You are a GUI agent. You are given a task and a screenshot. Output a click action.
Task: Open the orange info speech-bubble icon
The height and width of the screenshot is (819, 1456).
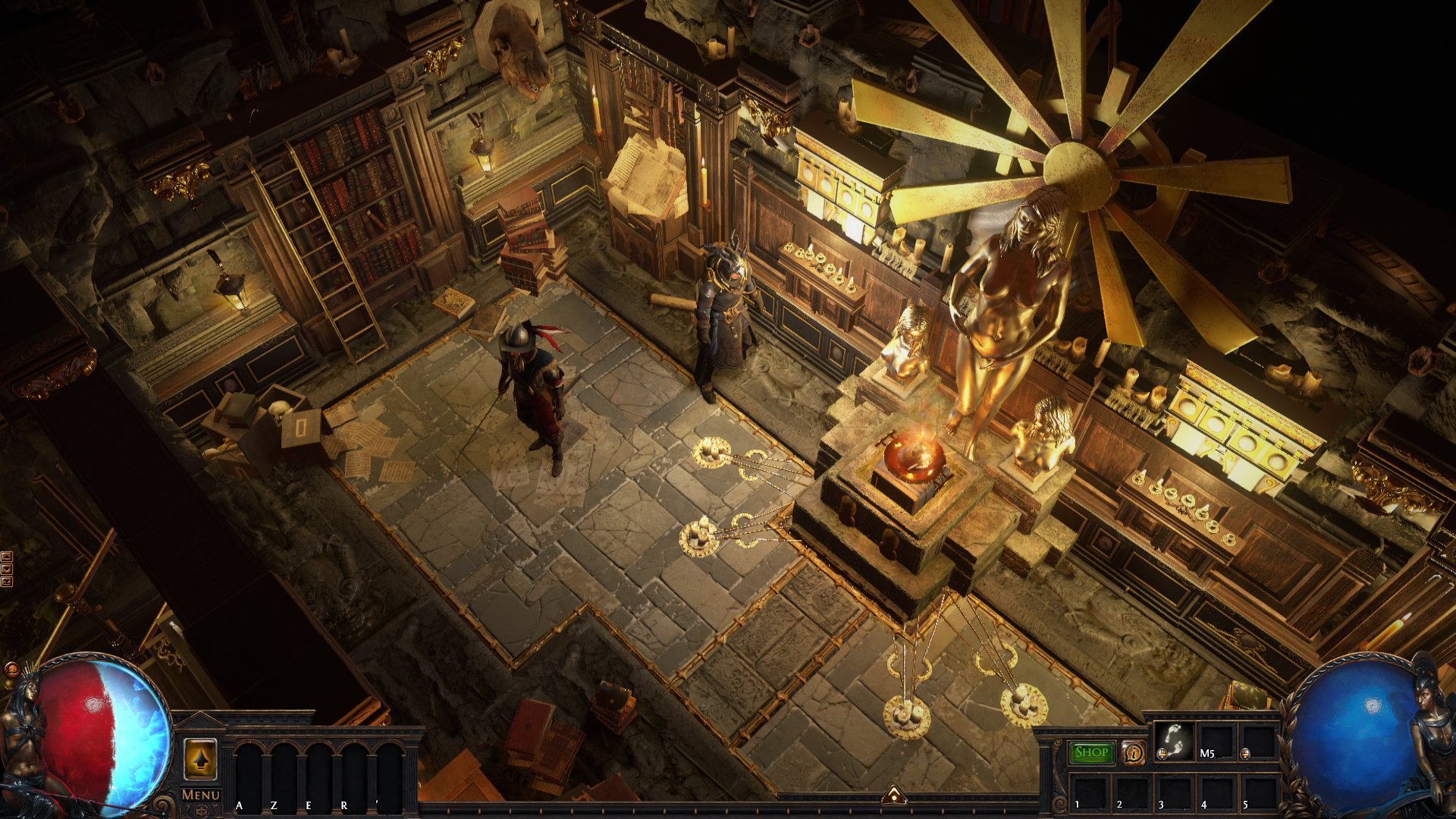click(x=1134, y=753)
